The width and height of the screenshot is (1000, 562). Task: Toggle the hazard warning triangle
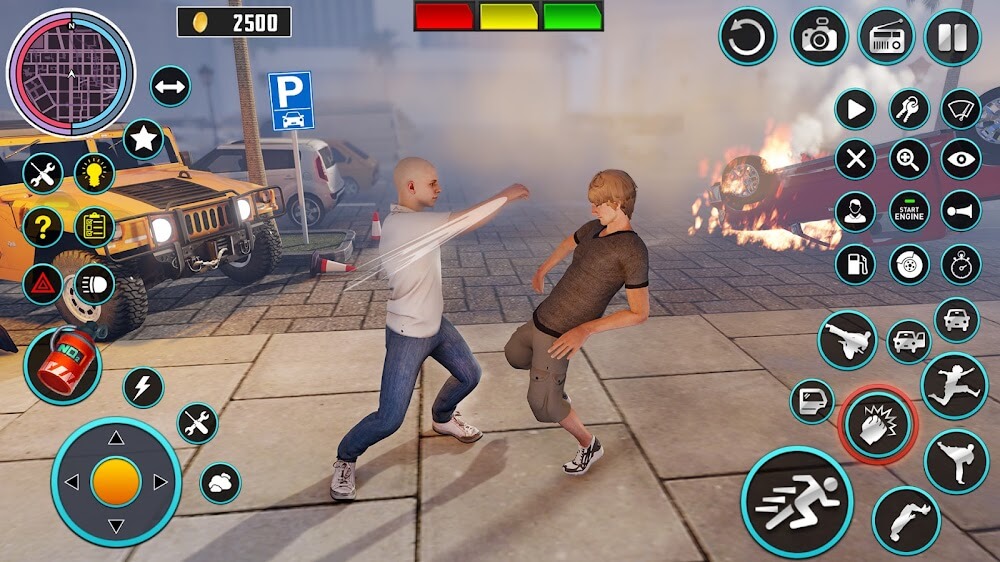(42, 284)
